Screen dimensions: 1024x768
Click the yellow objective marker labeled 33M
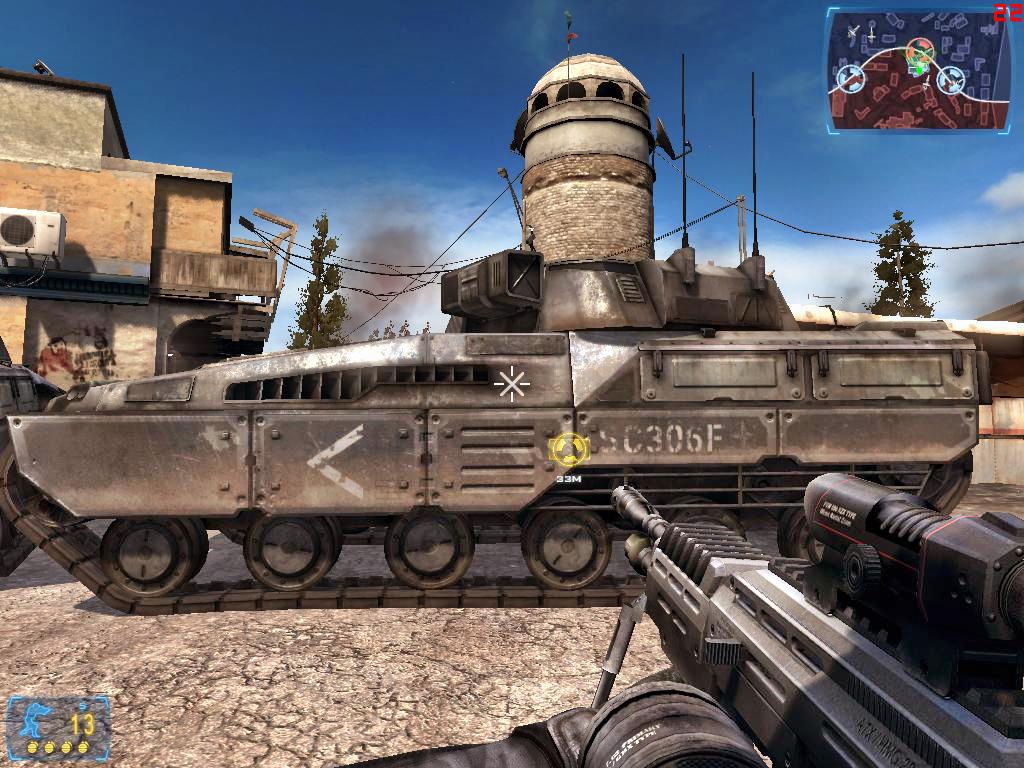pos(569,448)
